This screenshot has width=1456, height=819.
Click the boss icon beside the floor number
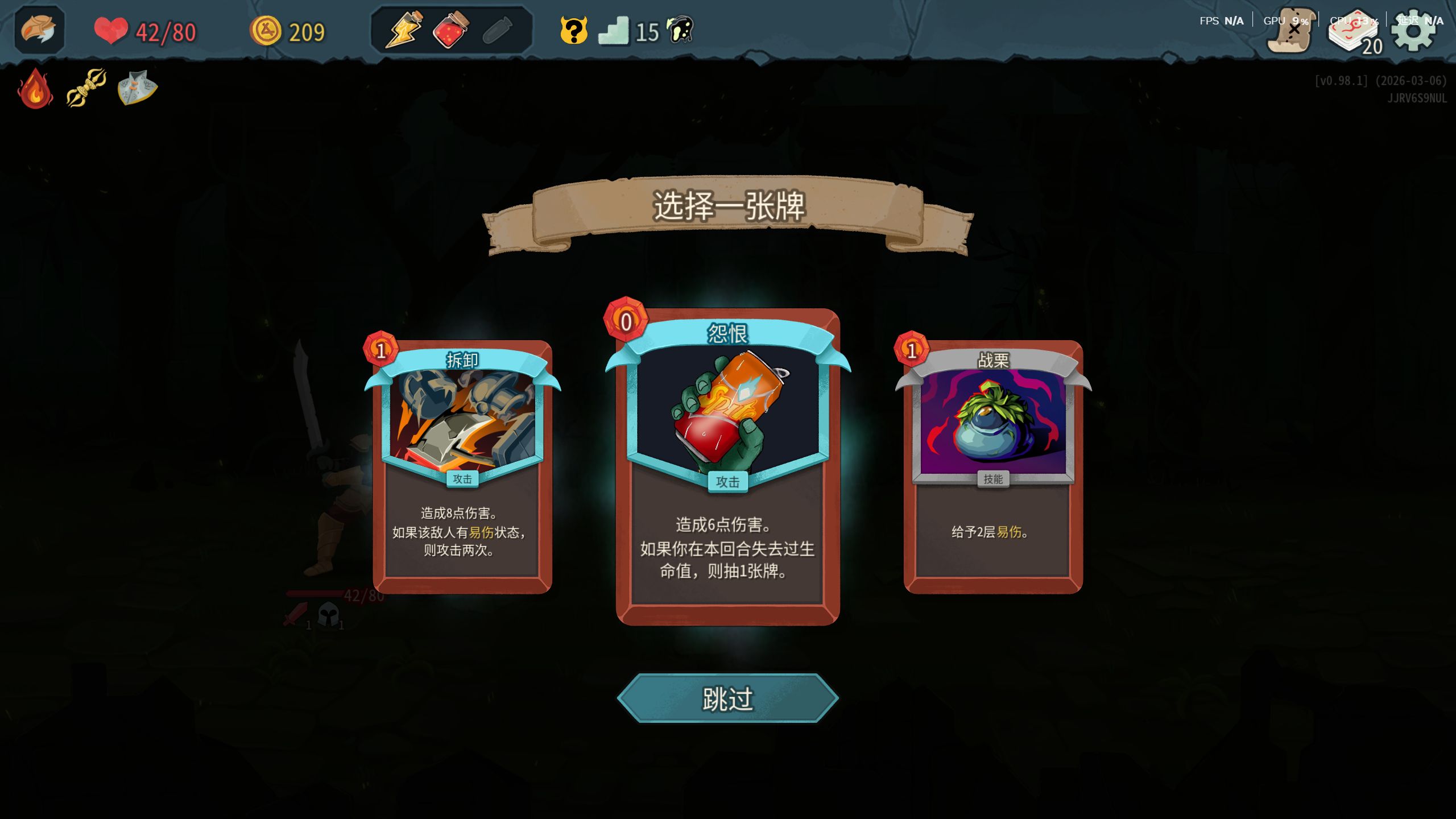tap(681, 30)
